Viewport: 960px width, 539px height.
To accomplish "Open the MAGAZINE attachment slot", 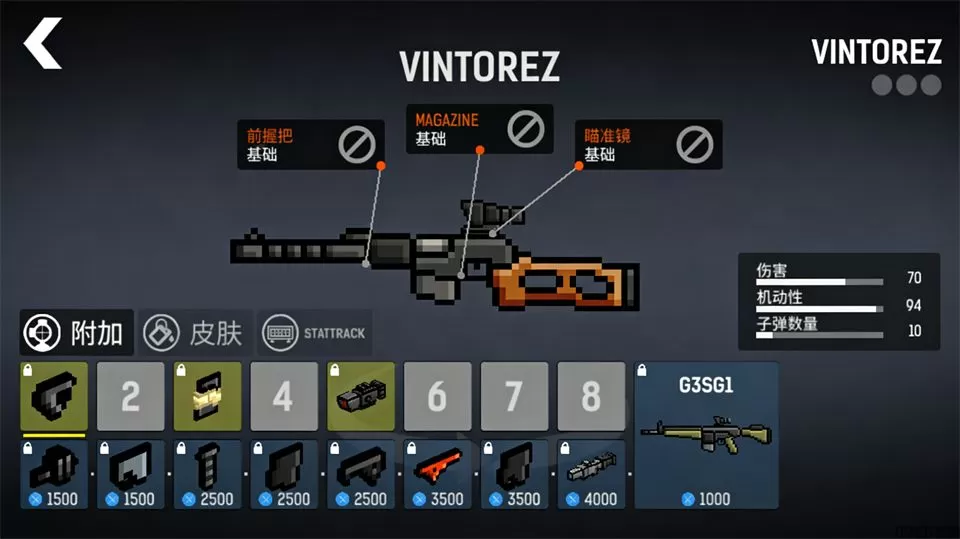I will 481,129.
